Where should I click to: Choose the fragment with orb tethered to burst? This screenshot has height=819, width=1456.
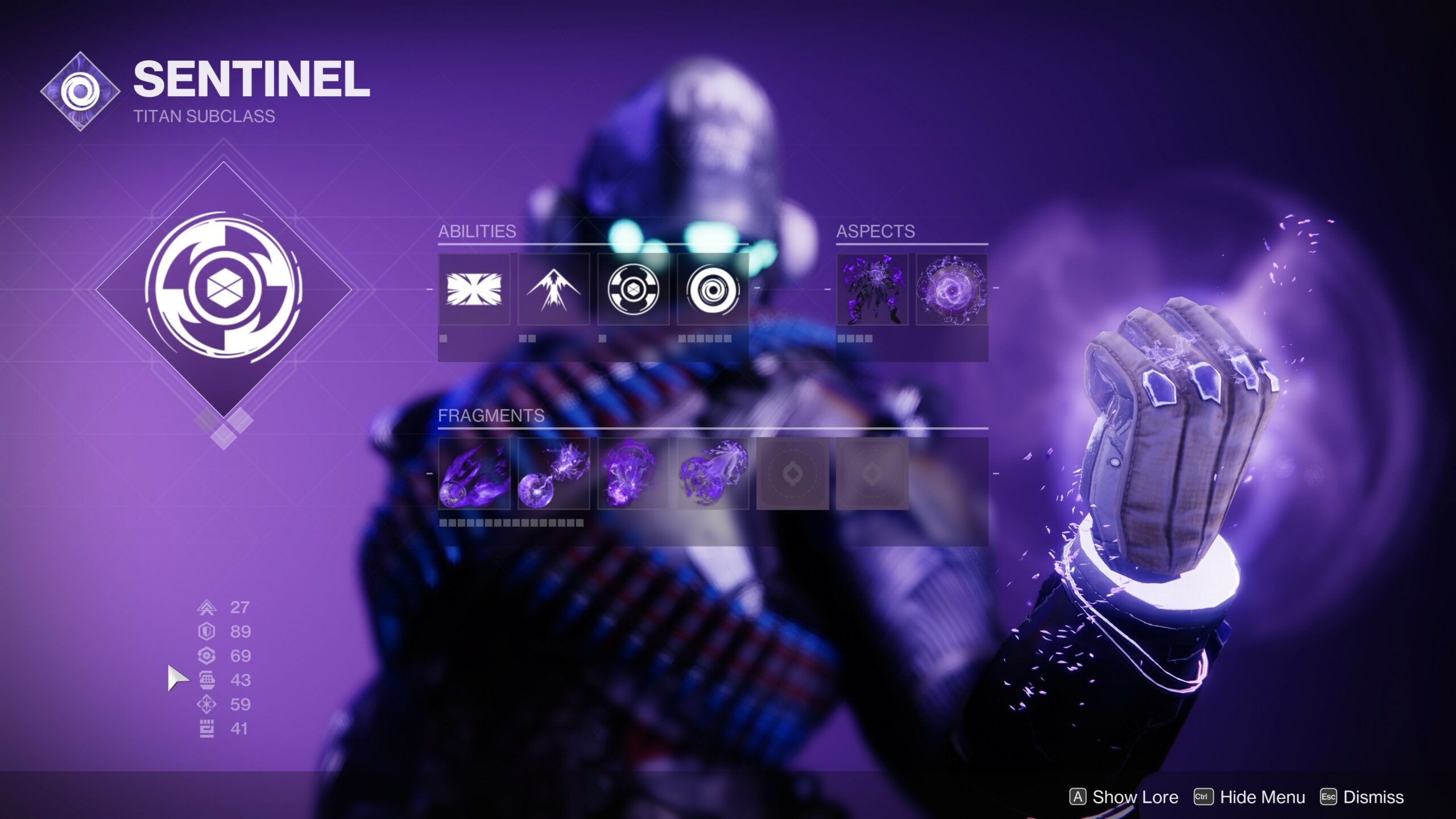click(553, 473)
